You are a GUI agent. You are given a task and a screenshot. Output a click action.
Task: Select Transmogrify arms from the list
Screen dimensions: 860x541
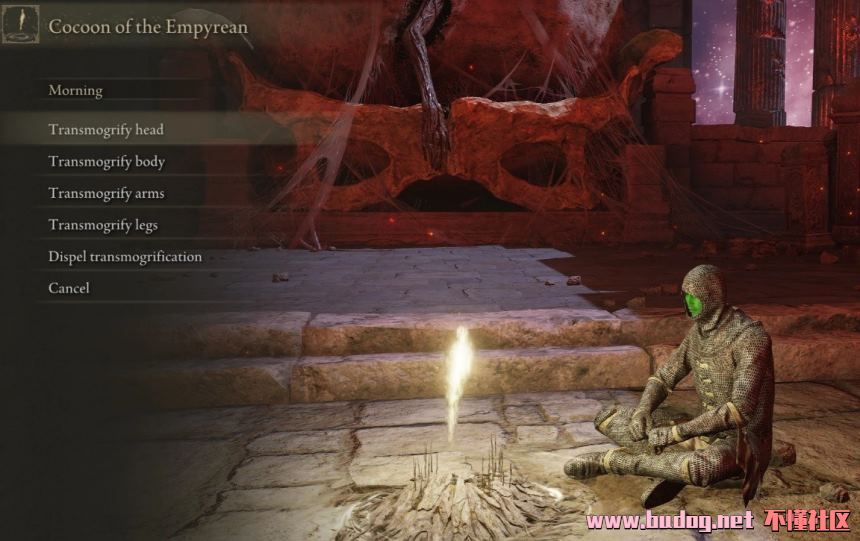coord(106,194)
